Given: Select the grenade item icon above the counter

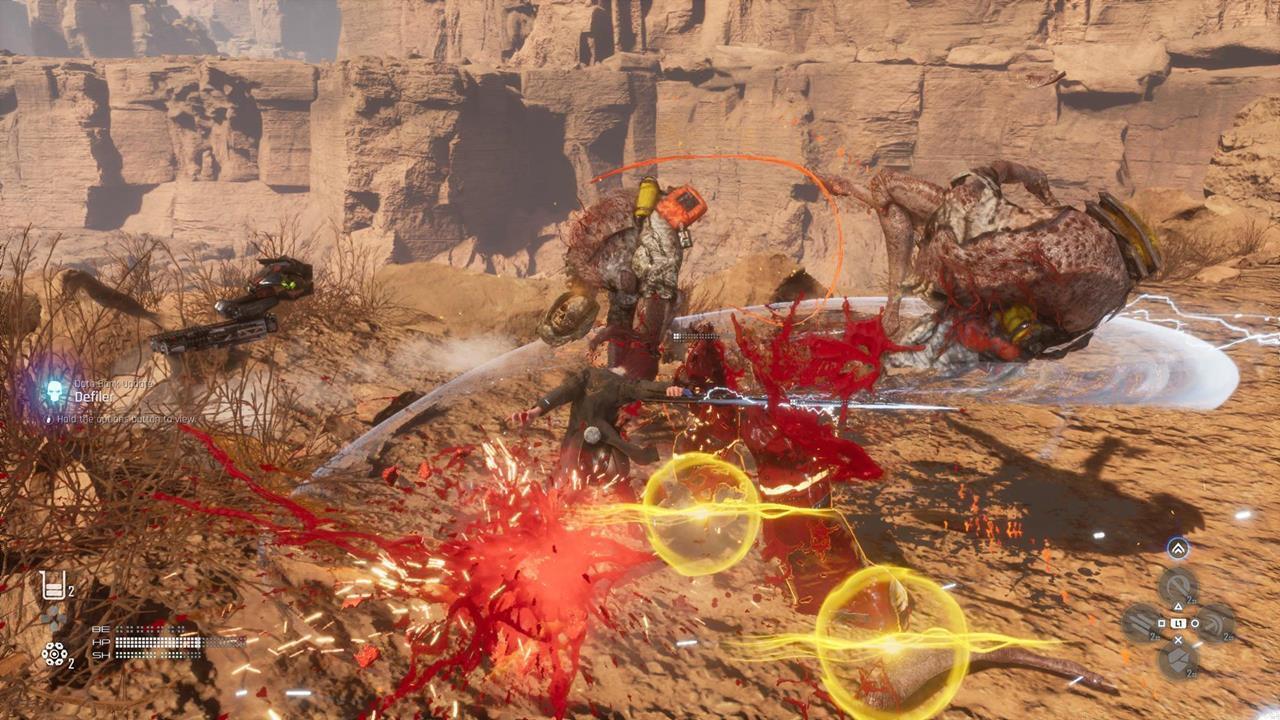Looking at the screenshot, I should (54, 655).
